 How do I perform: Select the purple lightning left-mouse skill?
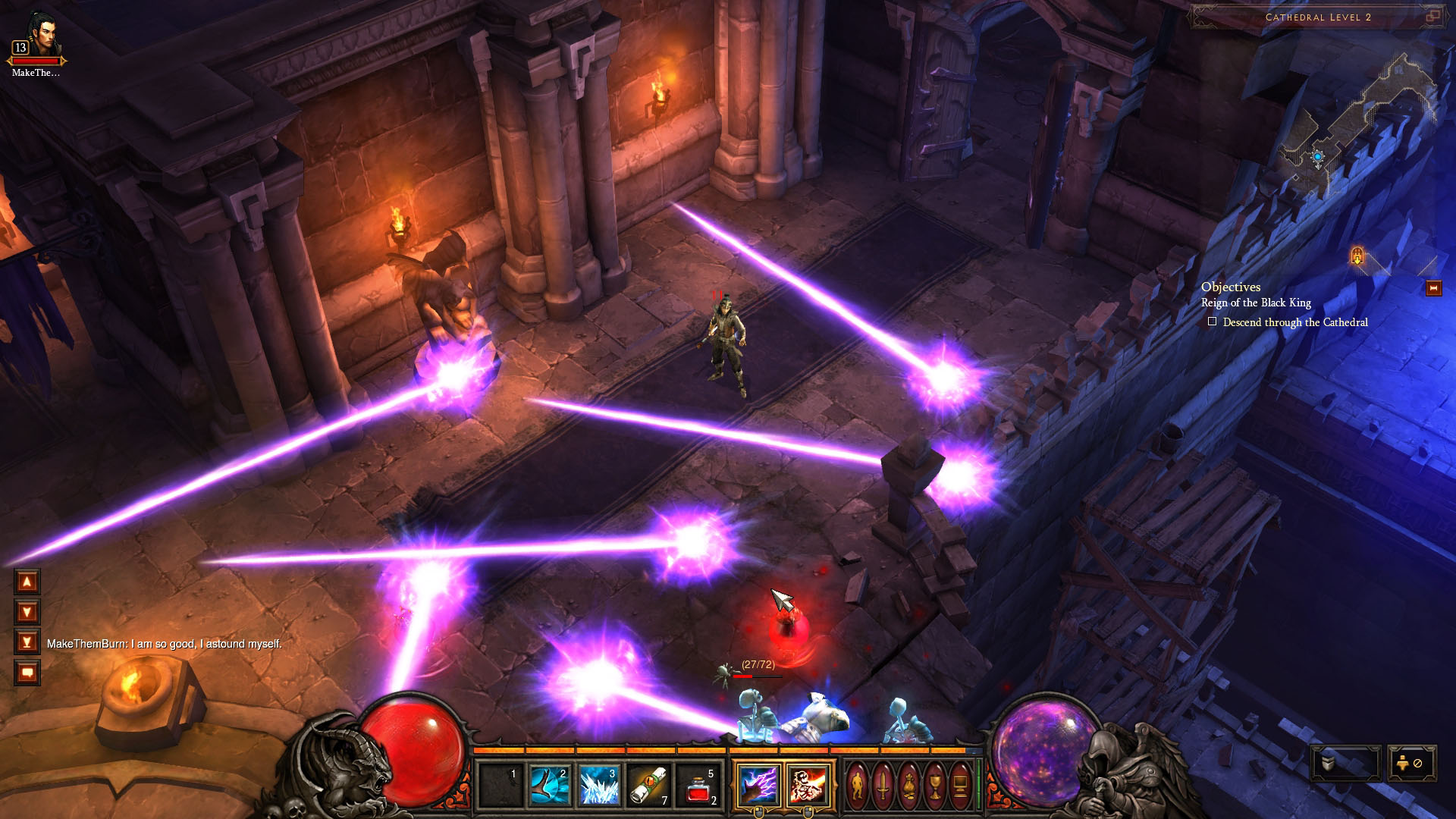click(x=758, y=785)
